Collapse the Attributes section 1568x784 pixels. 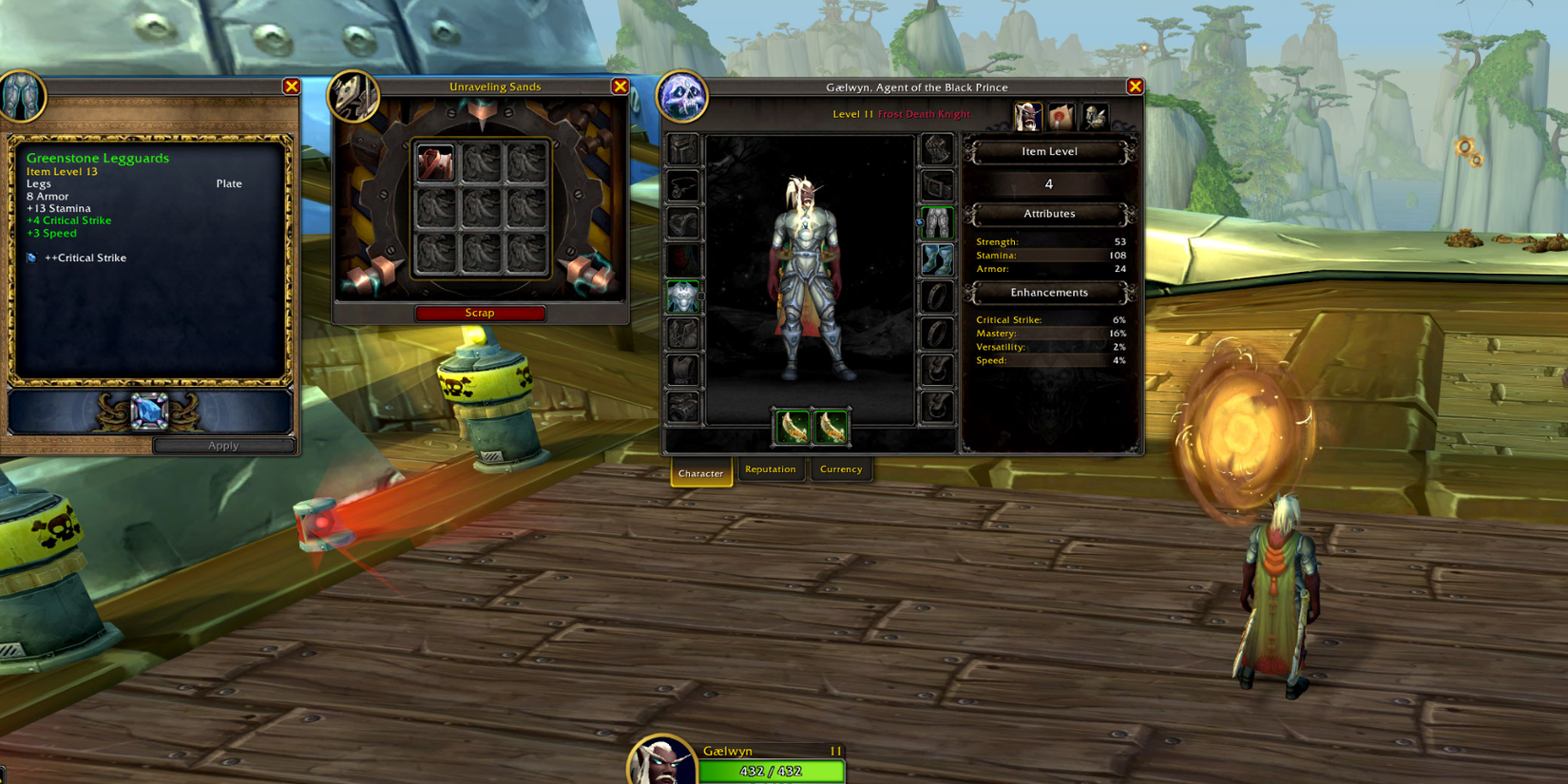coord(1048,214)
